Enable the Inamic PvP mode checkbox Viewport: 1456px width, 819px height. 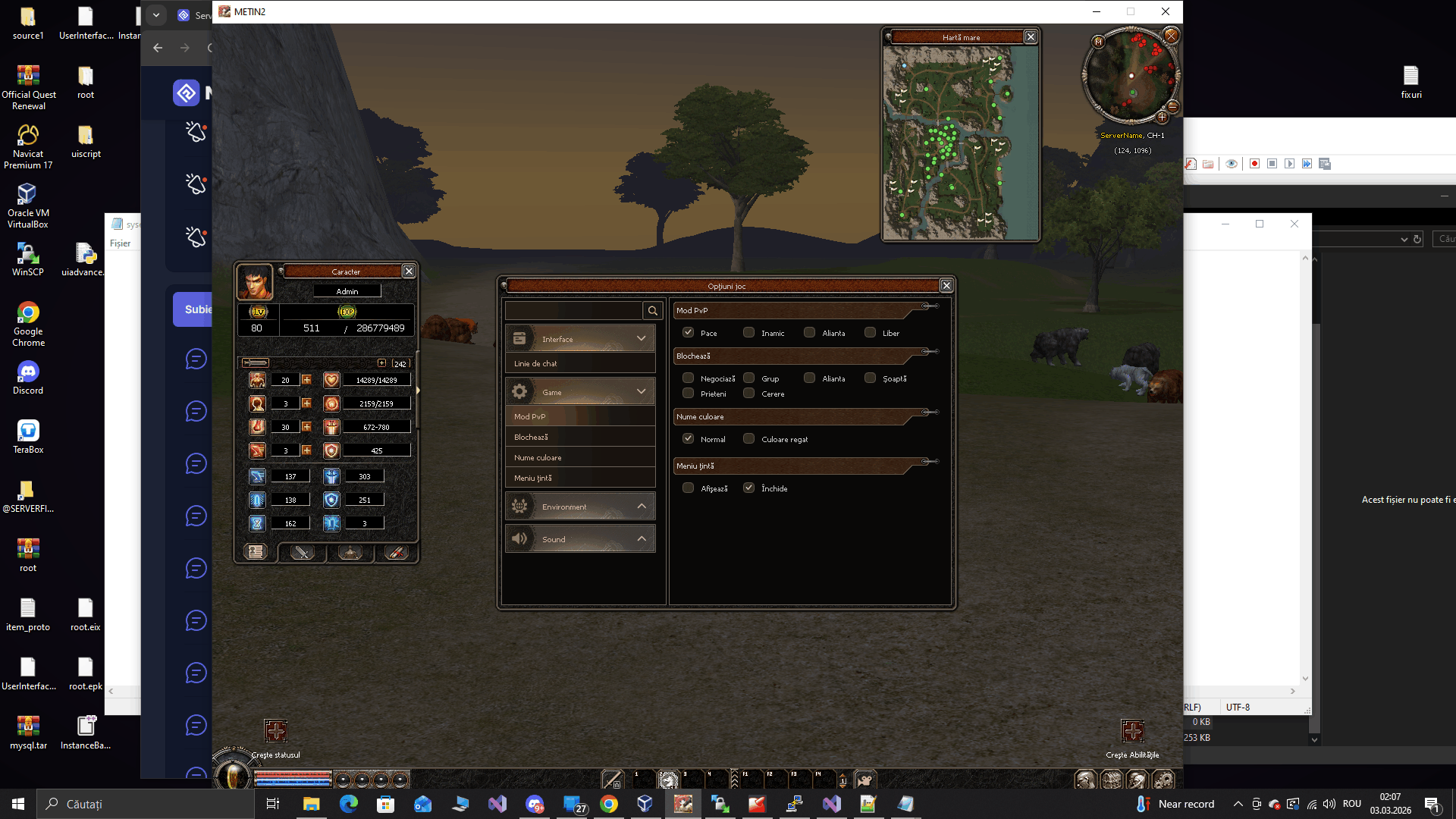(748, 332)
